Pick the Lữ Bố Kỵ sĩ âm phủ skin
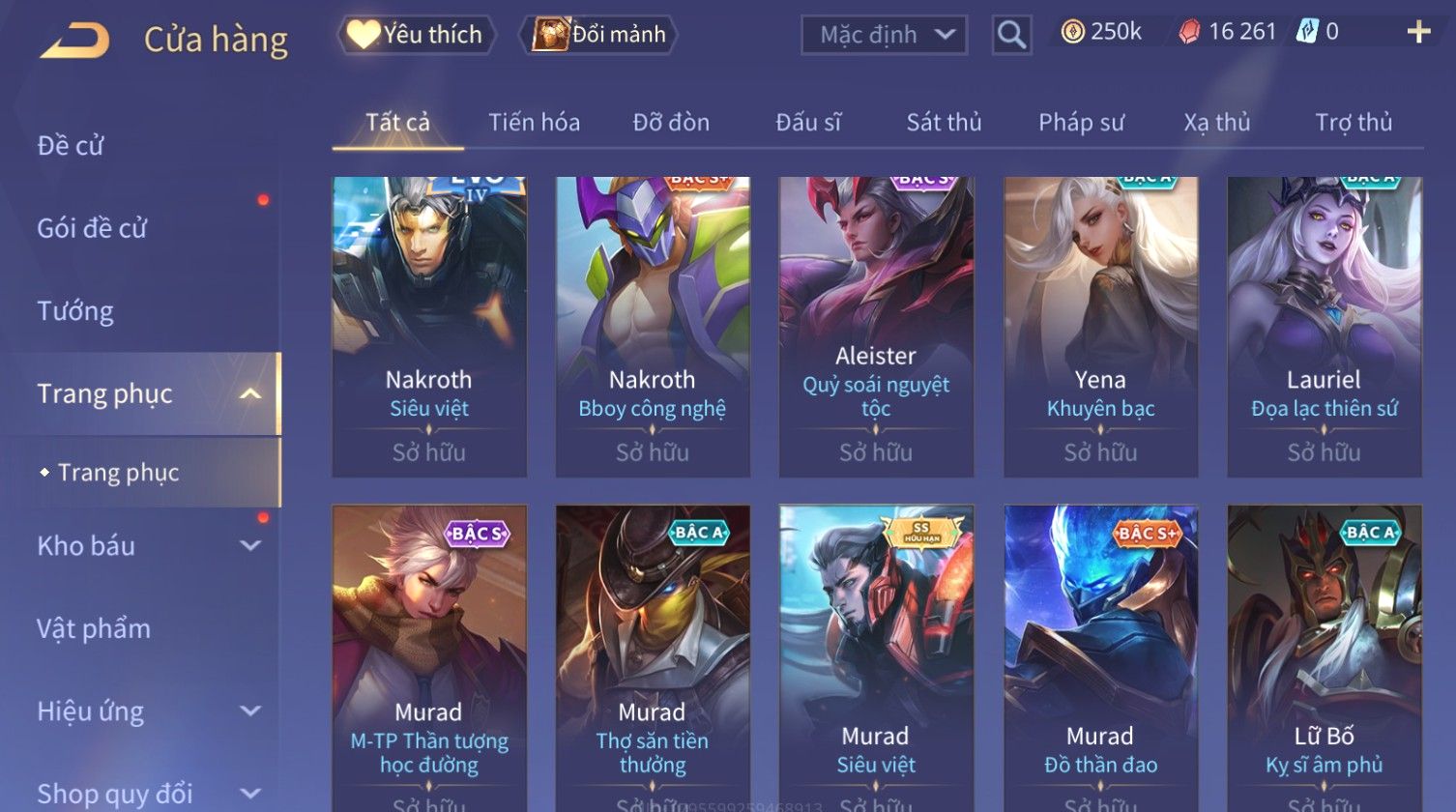The height and width of the screenshot is (812, 1456). [x=1324, y=657]
